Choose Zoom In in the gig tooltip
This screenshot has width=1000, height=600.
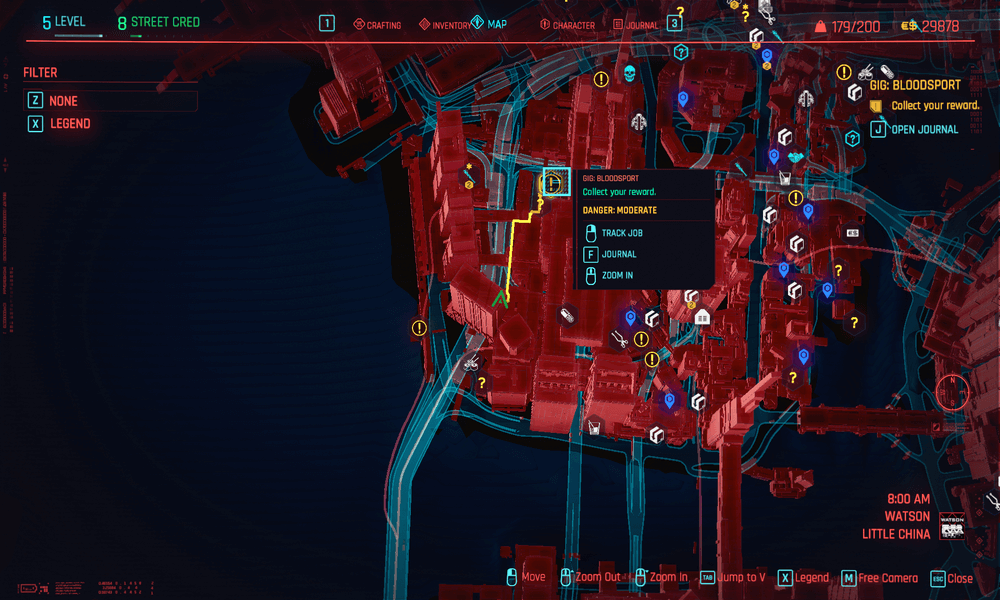click(x=616, y=275)
